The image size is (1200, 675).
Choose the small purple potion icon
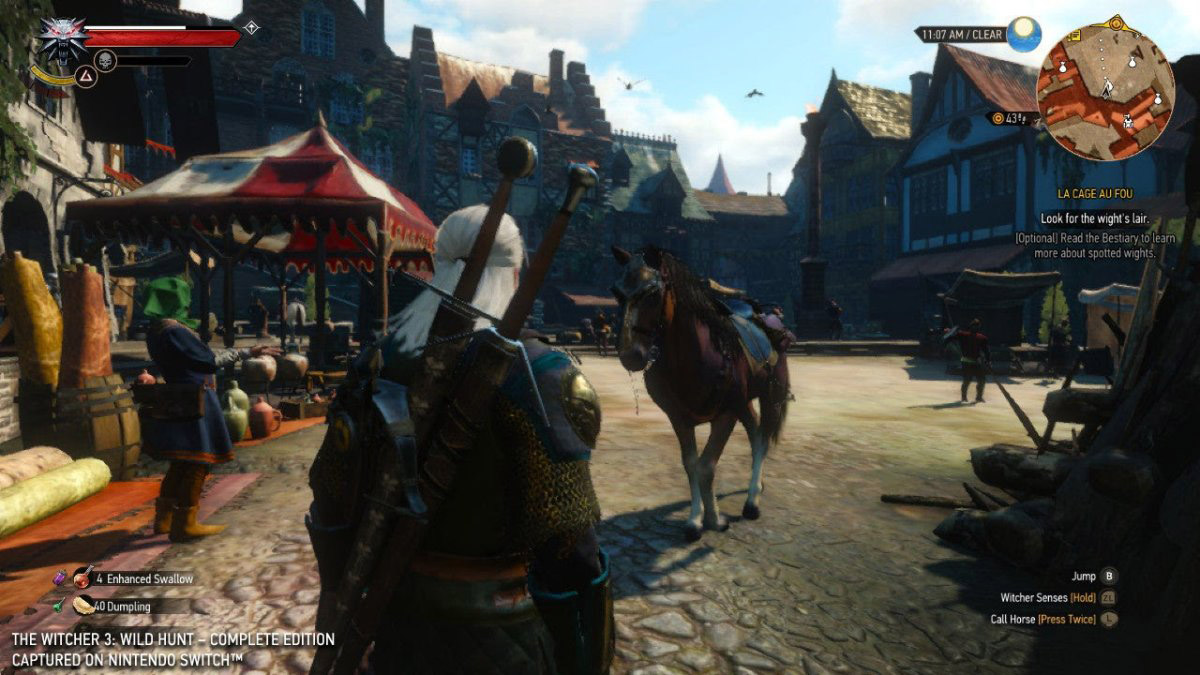[58, 577]
